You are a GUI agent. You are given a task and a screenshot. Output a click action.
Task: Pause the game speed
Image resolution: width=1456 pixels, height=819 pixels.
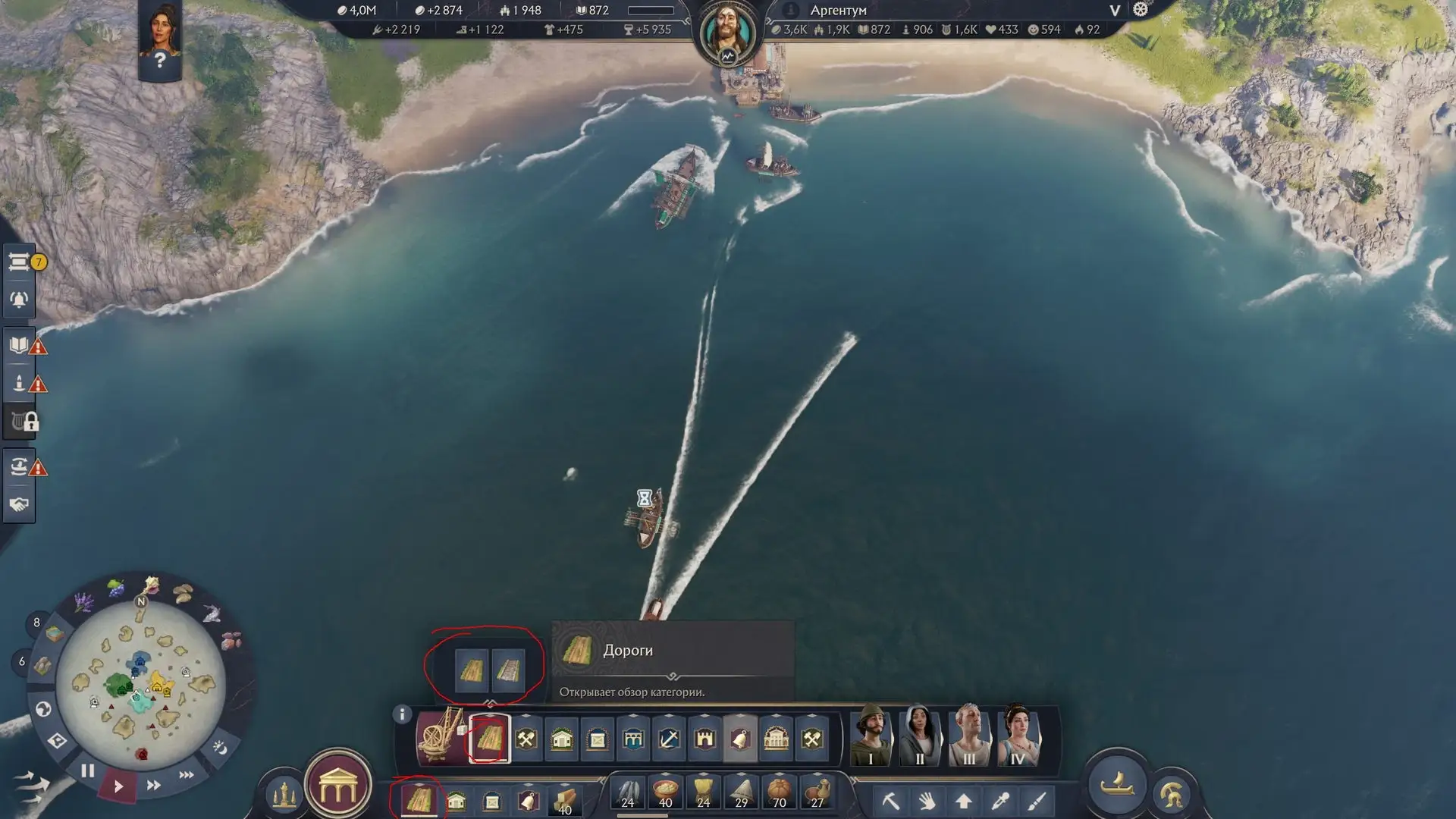pos(88,771)
